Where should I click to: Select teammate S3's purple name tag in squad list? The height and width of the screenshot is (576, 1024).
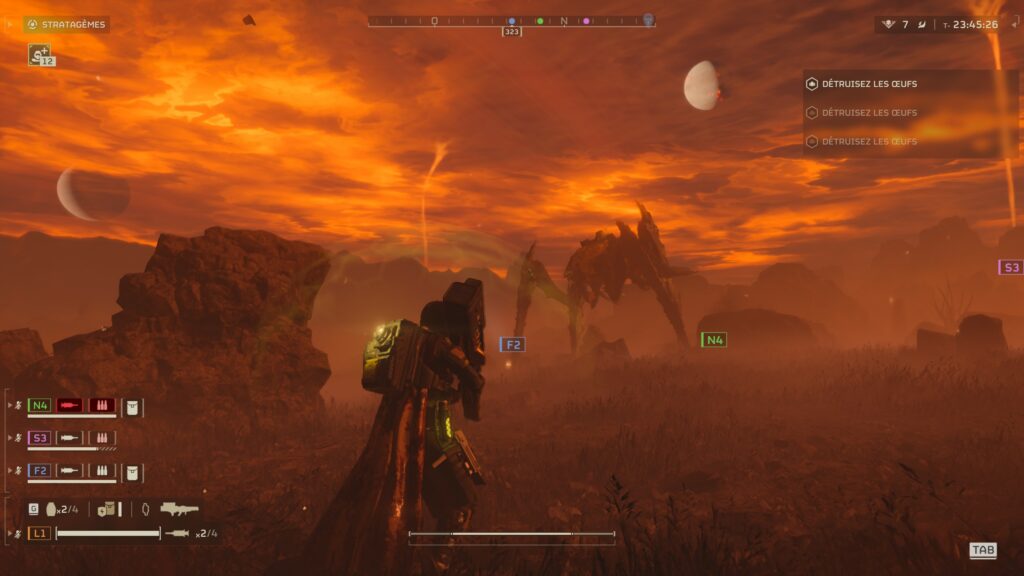pyautogui.click(x=39, y=438)
